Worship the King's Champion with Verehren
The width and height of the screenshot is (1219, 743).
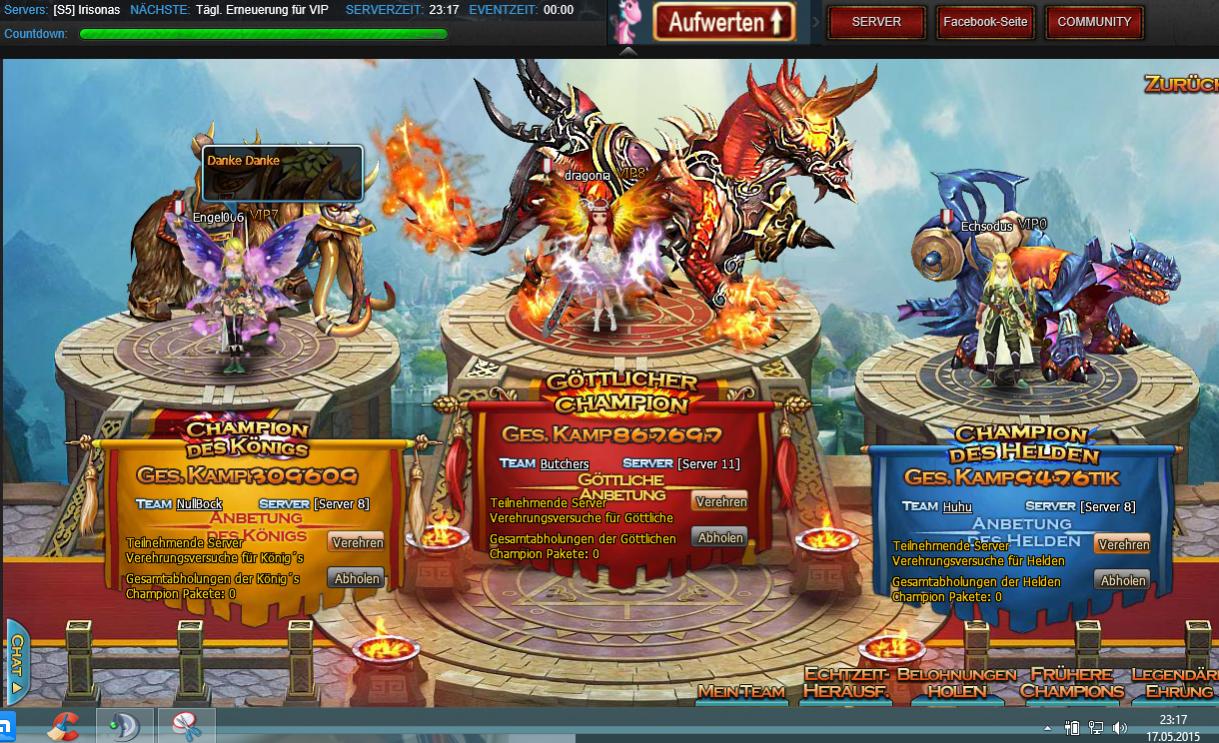(357, 542)
